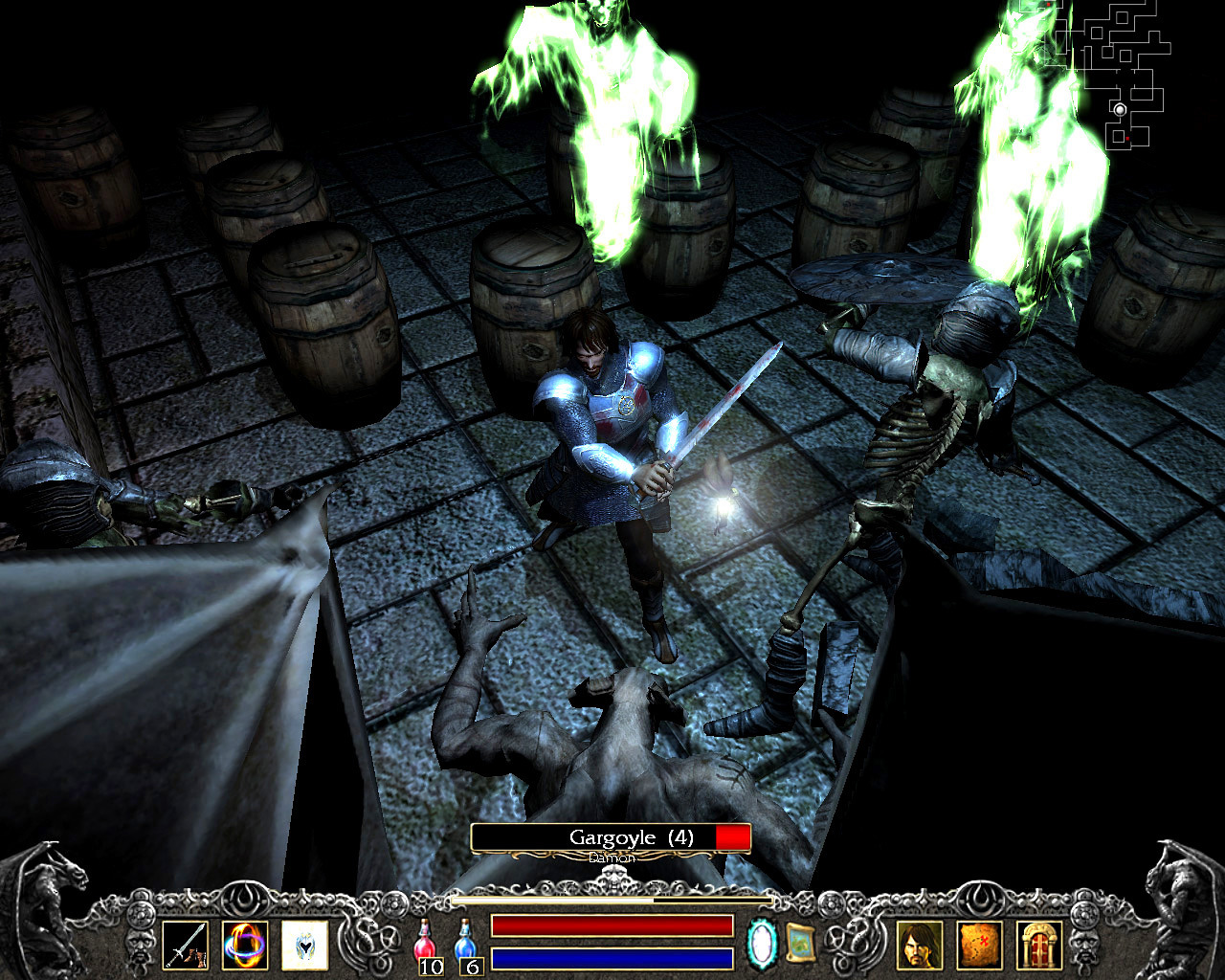Click the thin golden experience bar
Image resolution: width=1225 pixels, height=980 pixels.
(x=611, y=901)
